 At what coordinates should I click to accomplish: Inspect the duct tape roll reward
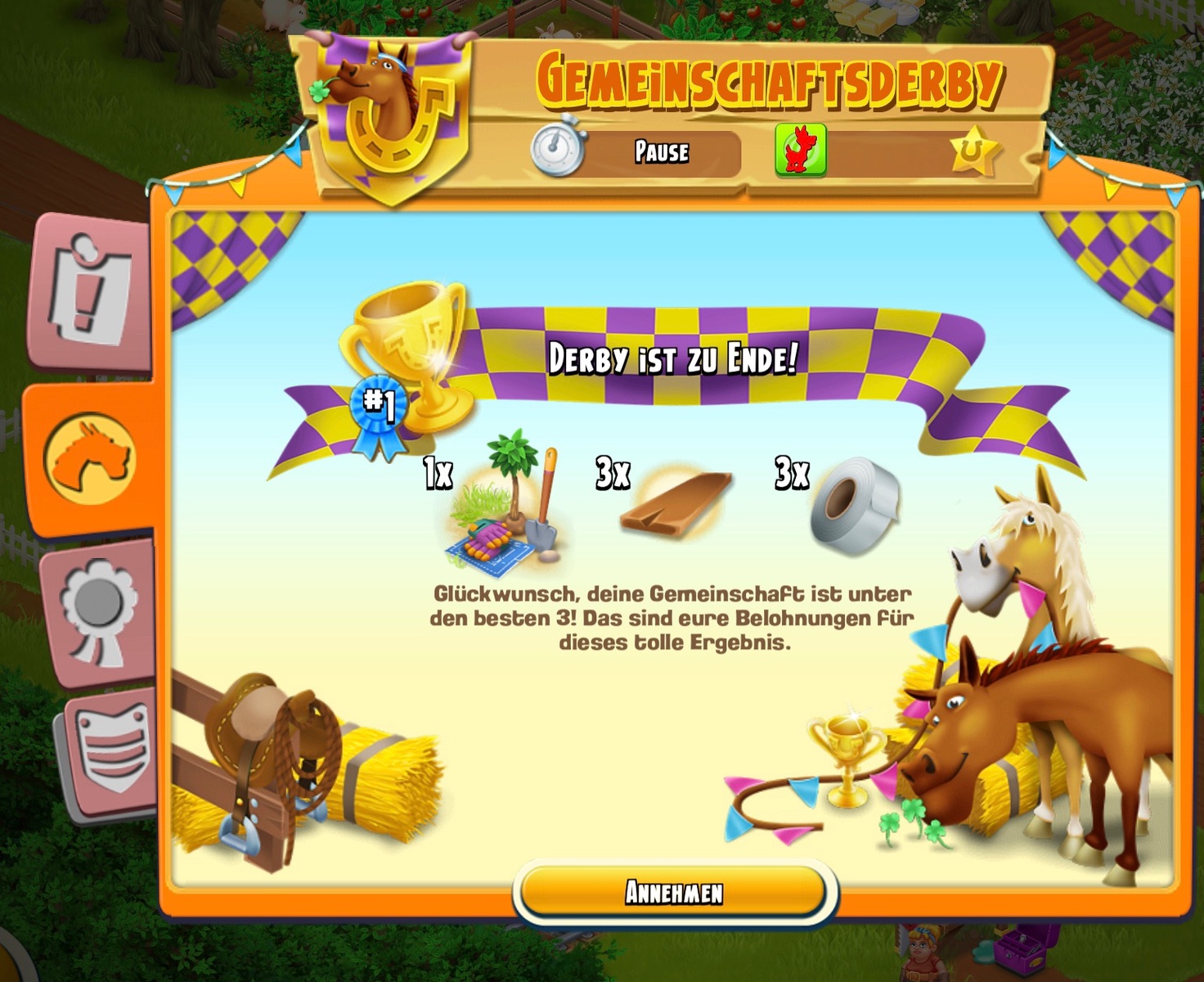(855, 505)
